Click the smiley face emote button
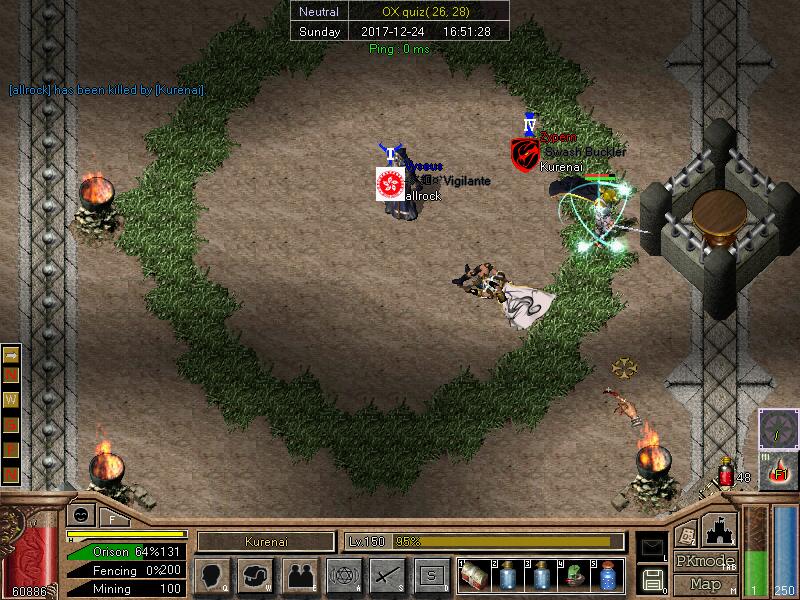This screenshot has width=800, height=600. click(79, 516)
